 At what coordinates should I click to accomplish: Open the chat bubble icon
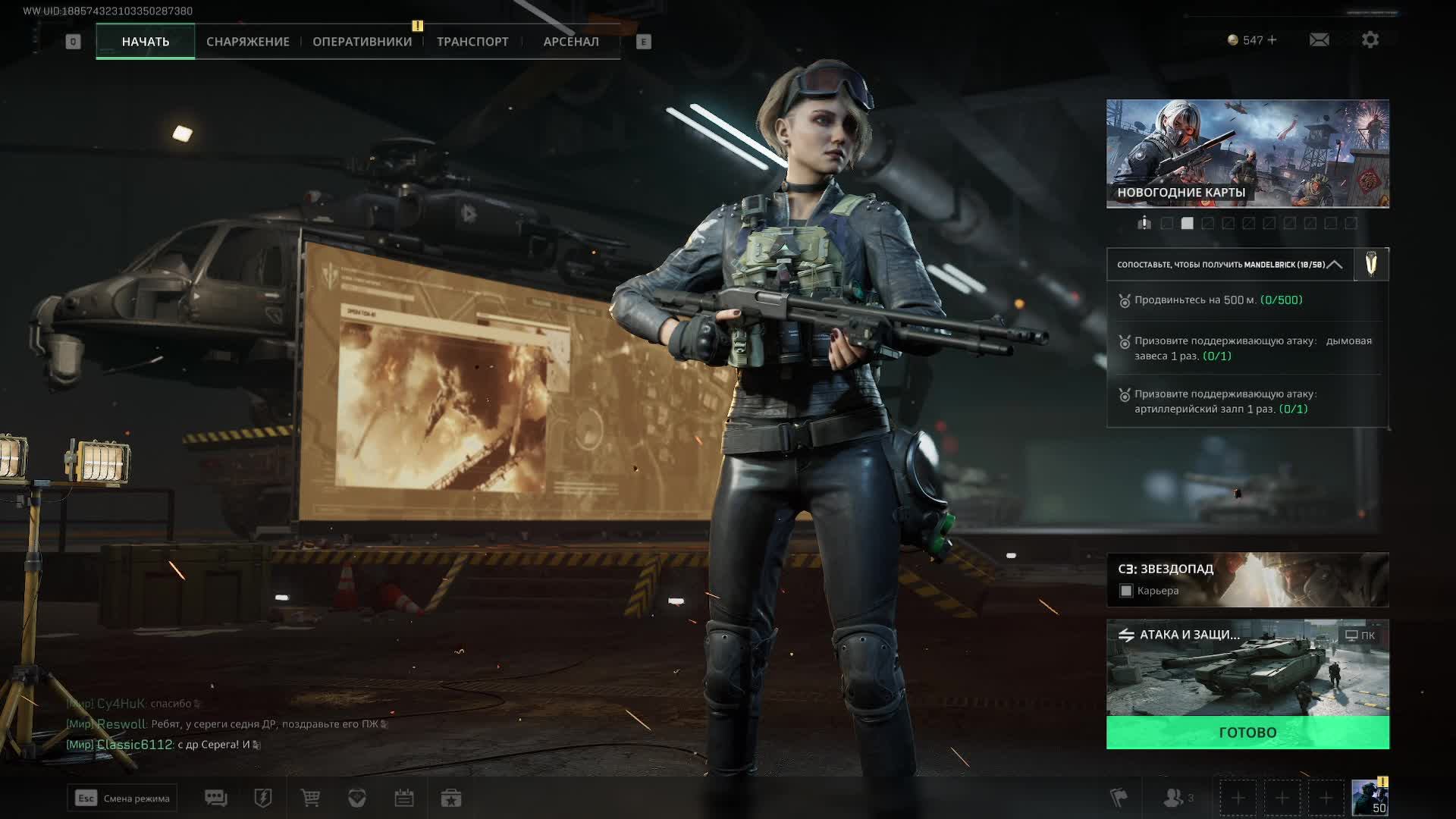click(216, 798)
